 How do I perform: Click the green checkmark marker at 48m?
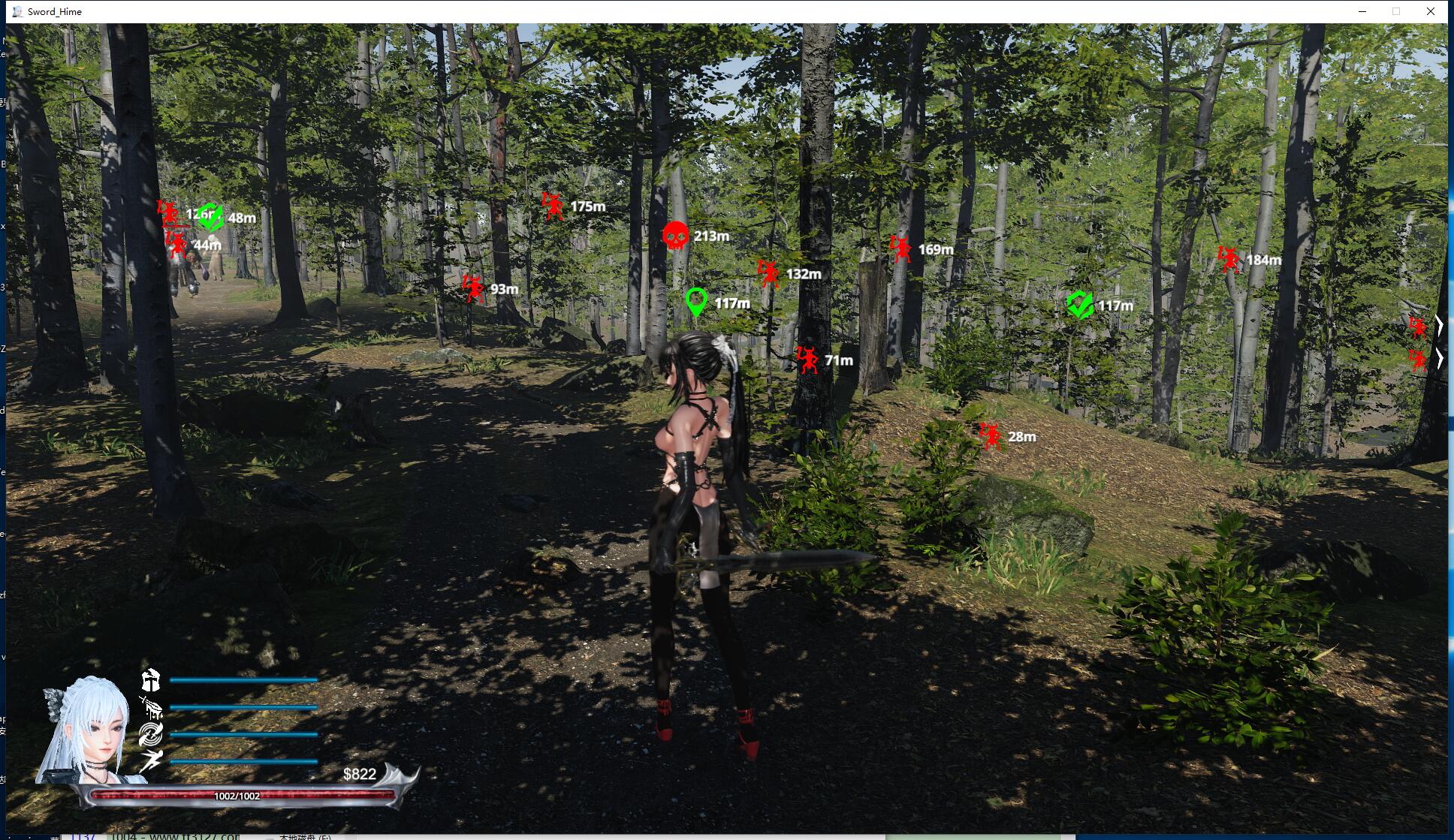211,217
